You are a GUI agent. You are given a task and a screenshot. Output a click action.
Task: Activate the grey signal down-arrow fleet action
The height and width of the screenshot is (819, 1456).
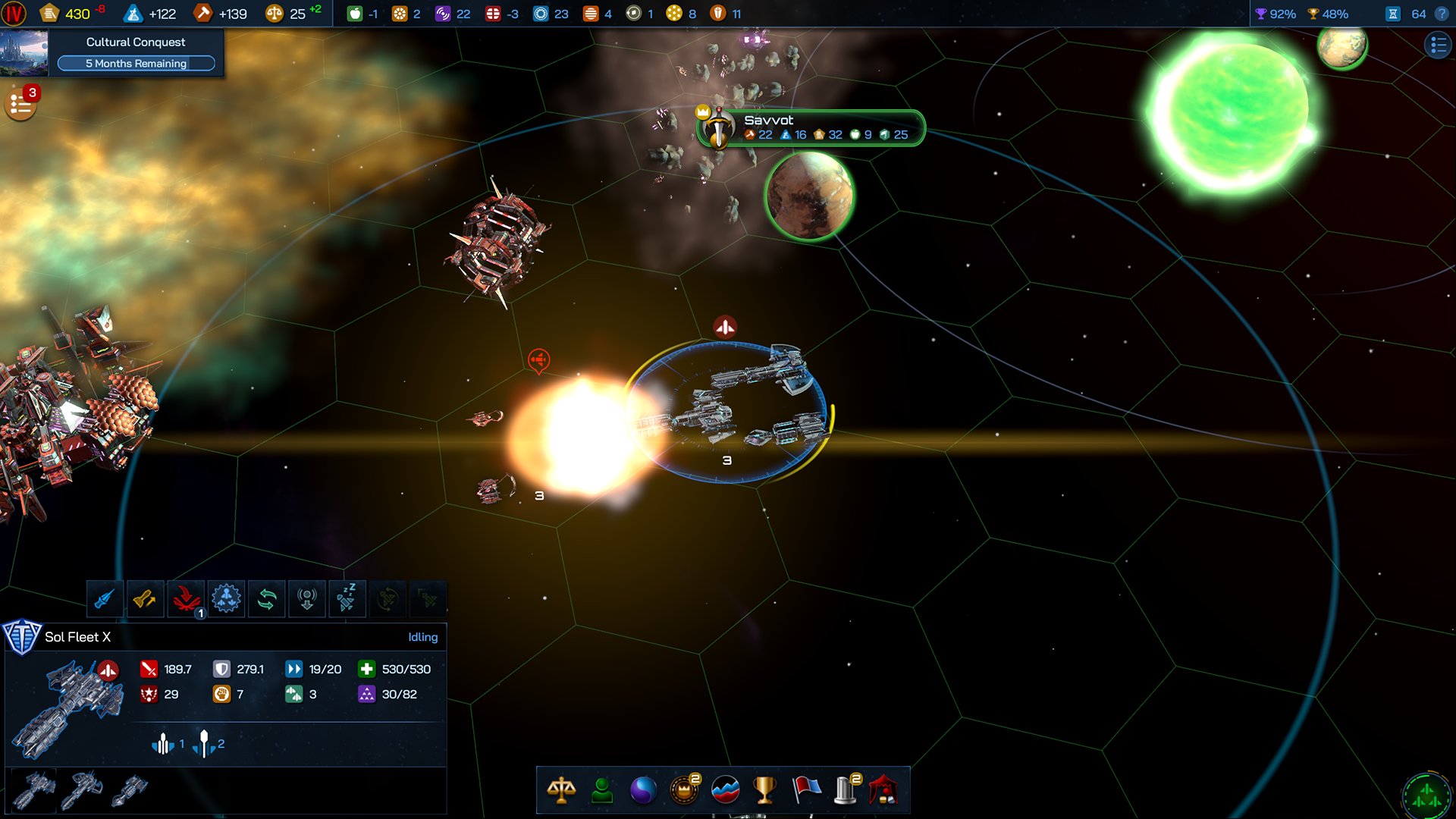click(x=307, y=599)
